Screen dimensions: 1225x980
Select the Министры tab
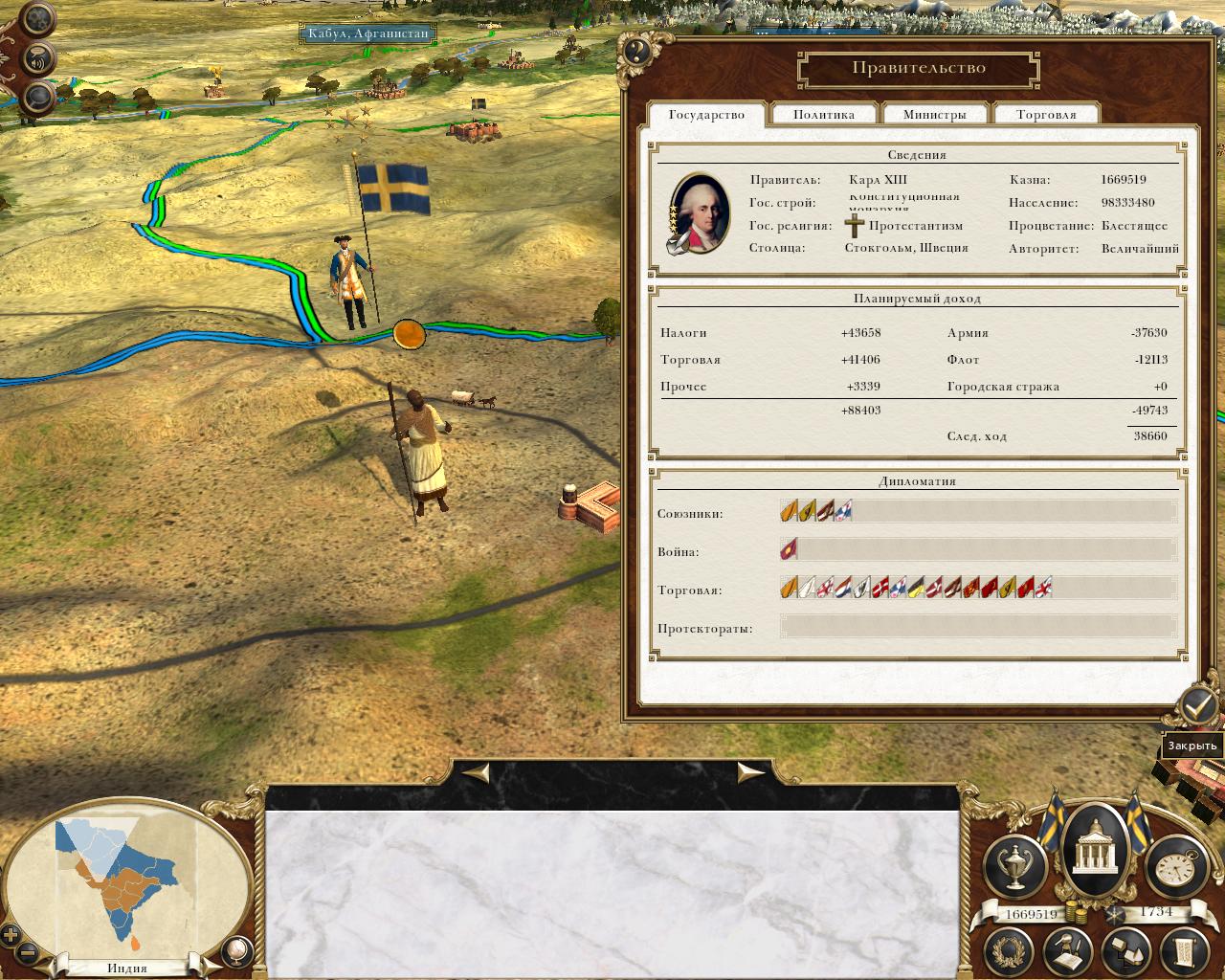[934, 115]
